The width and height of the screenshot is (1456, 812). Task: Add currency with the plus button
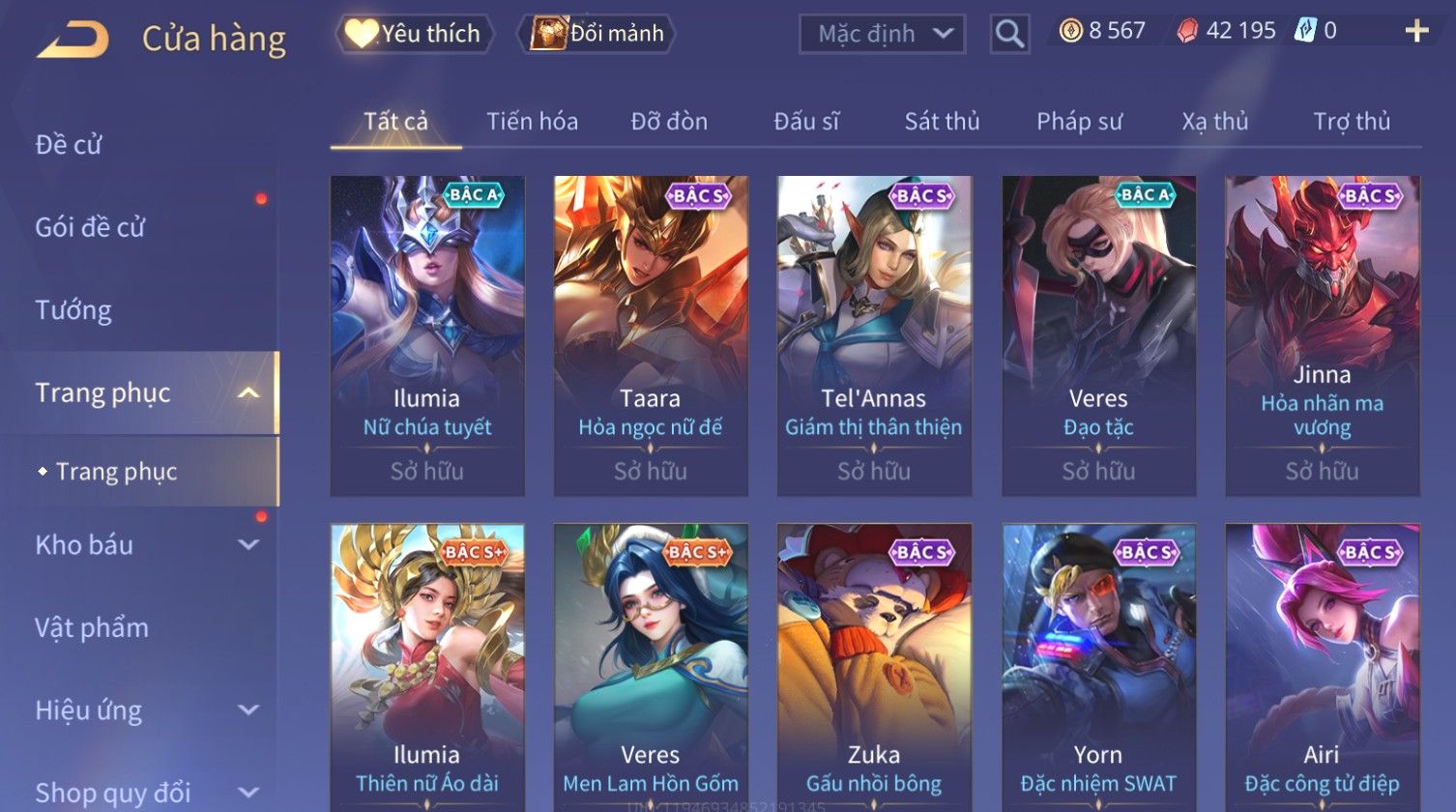coord(1416,32)
